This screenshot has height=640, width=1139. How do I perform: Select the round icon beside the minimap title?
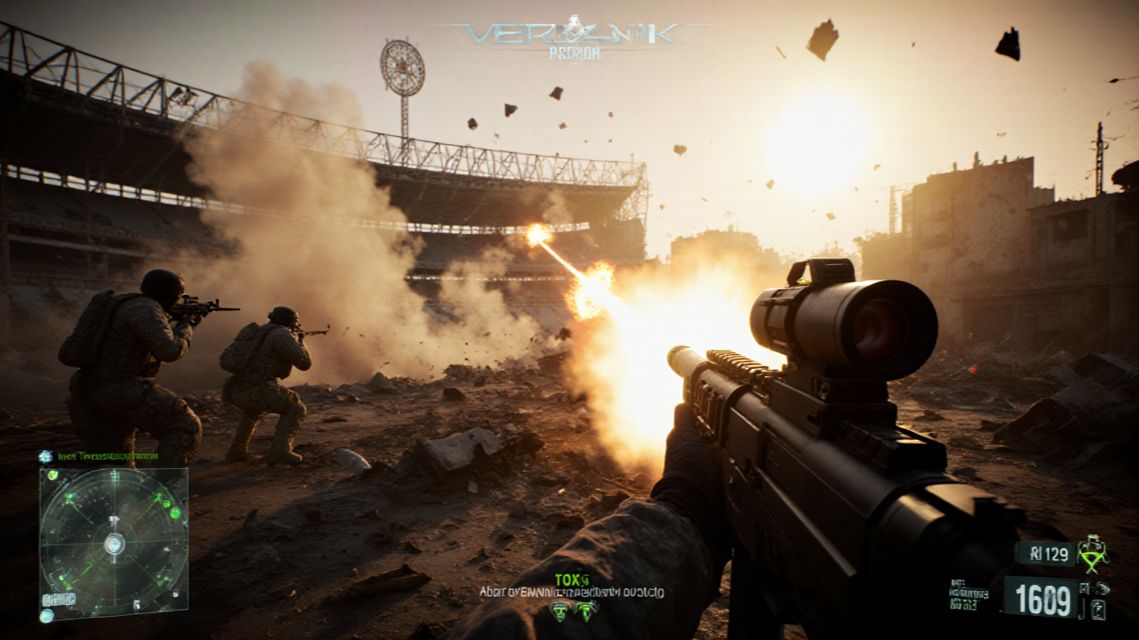coord(45,456)
